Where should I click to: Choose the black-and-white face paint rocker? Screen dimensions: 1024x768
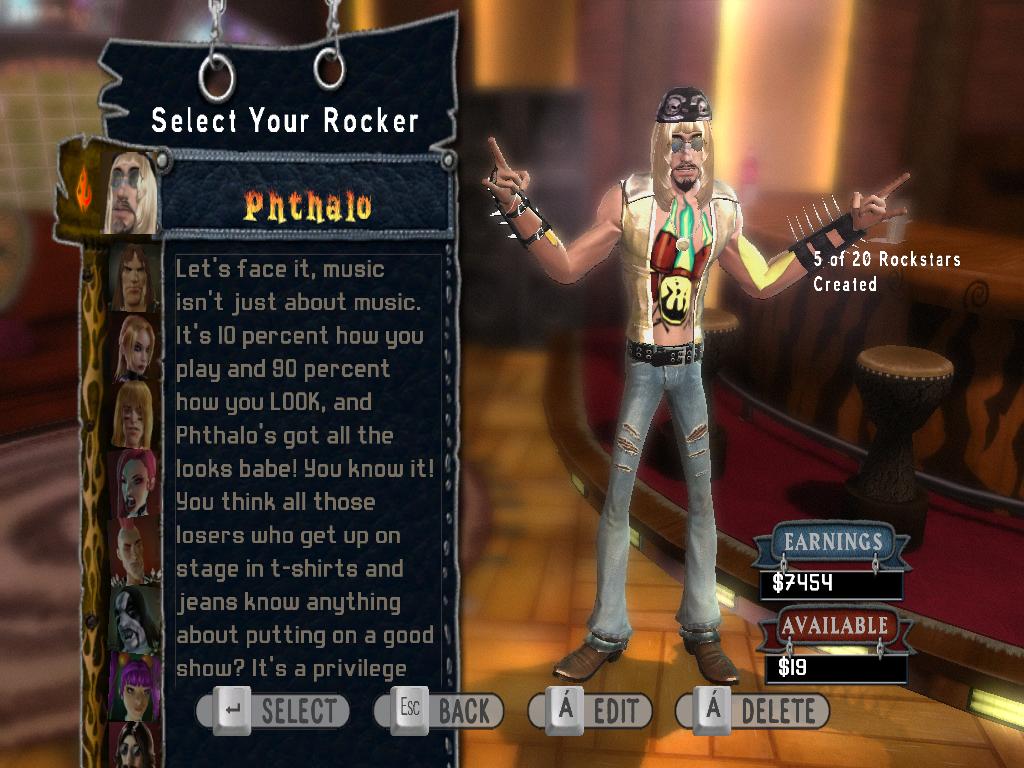coord(135,618)
